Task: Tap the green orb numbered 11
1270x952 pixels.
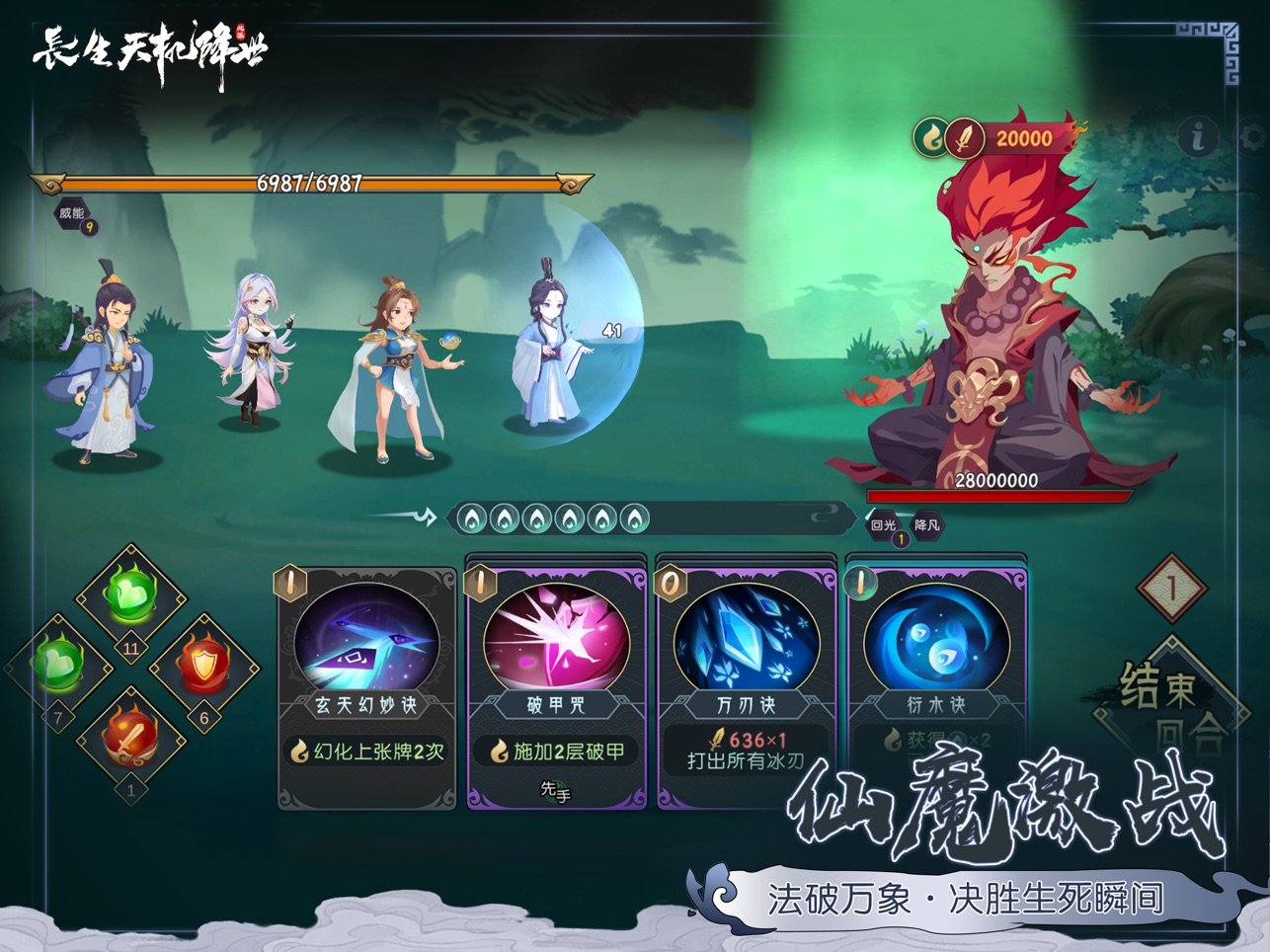Action: 131,595
